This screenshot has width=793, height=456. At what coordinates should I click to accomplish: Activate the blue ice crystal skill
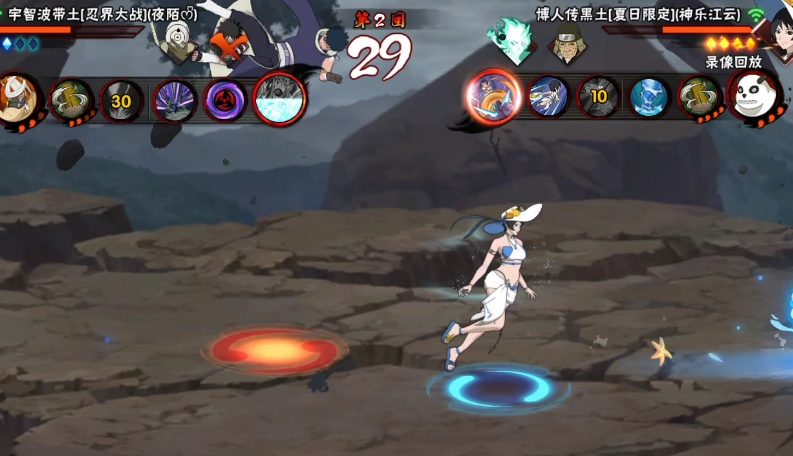649,97
